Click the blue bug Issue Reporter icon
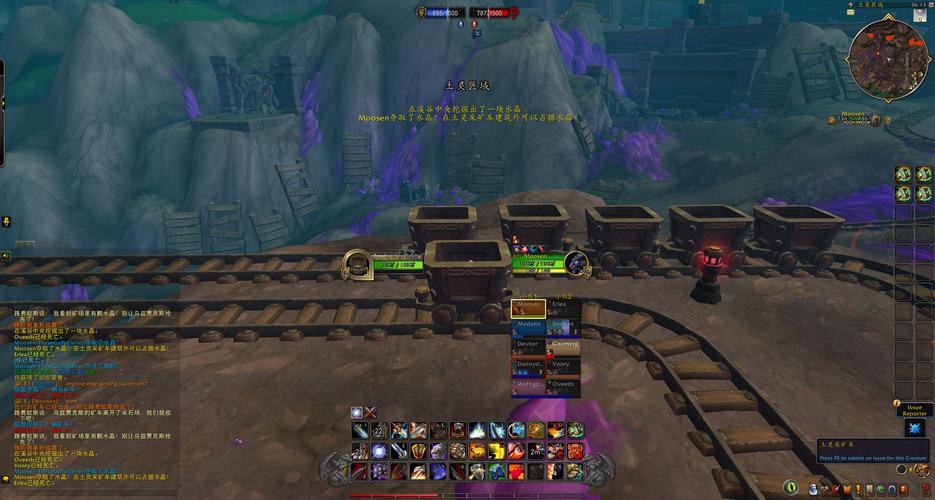 coord(914,428)
